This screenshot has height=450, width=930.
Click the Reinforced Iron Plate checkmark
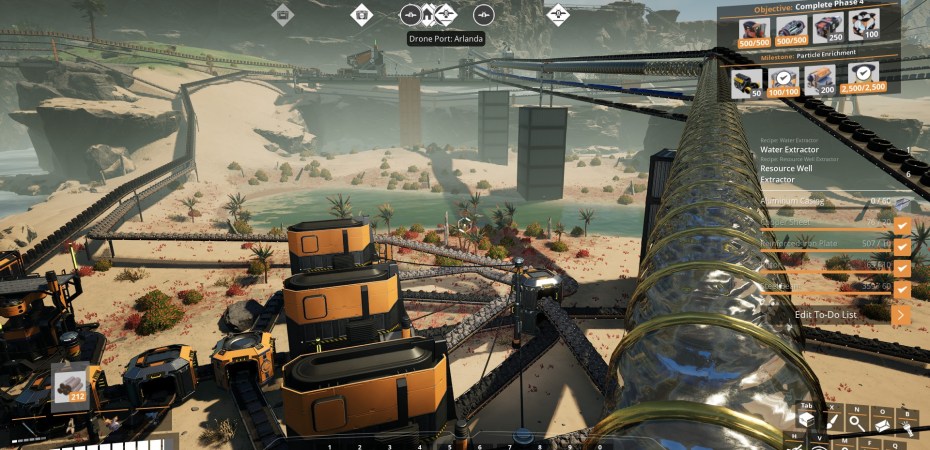pyautogui.click(x=902, y=245)
